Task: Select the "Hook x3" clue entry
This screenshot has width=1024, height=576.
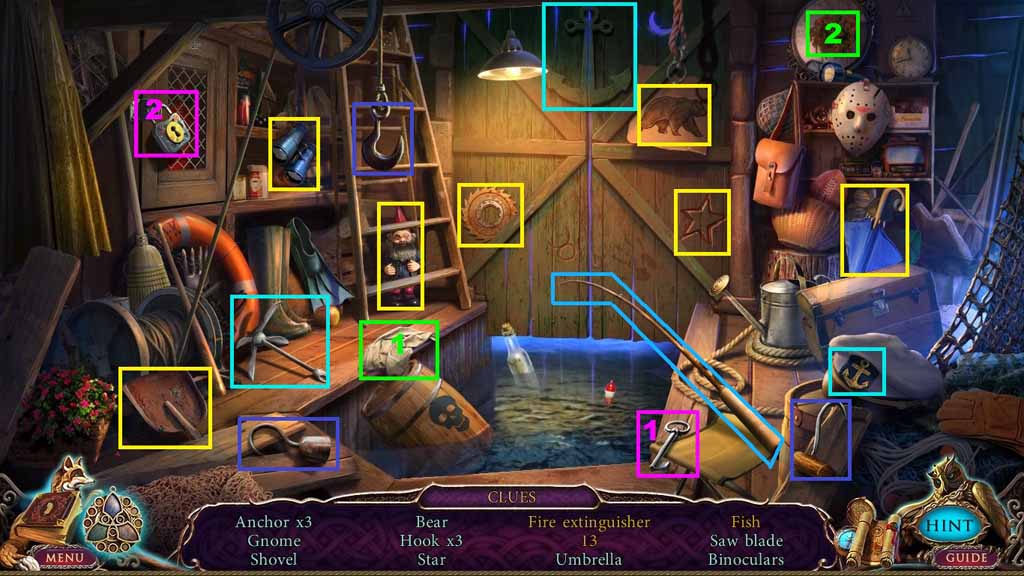Action: click(431, 541)
